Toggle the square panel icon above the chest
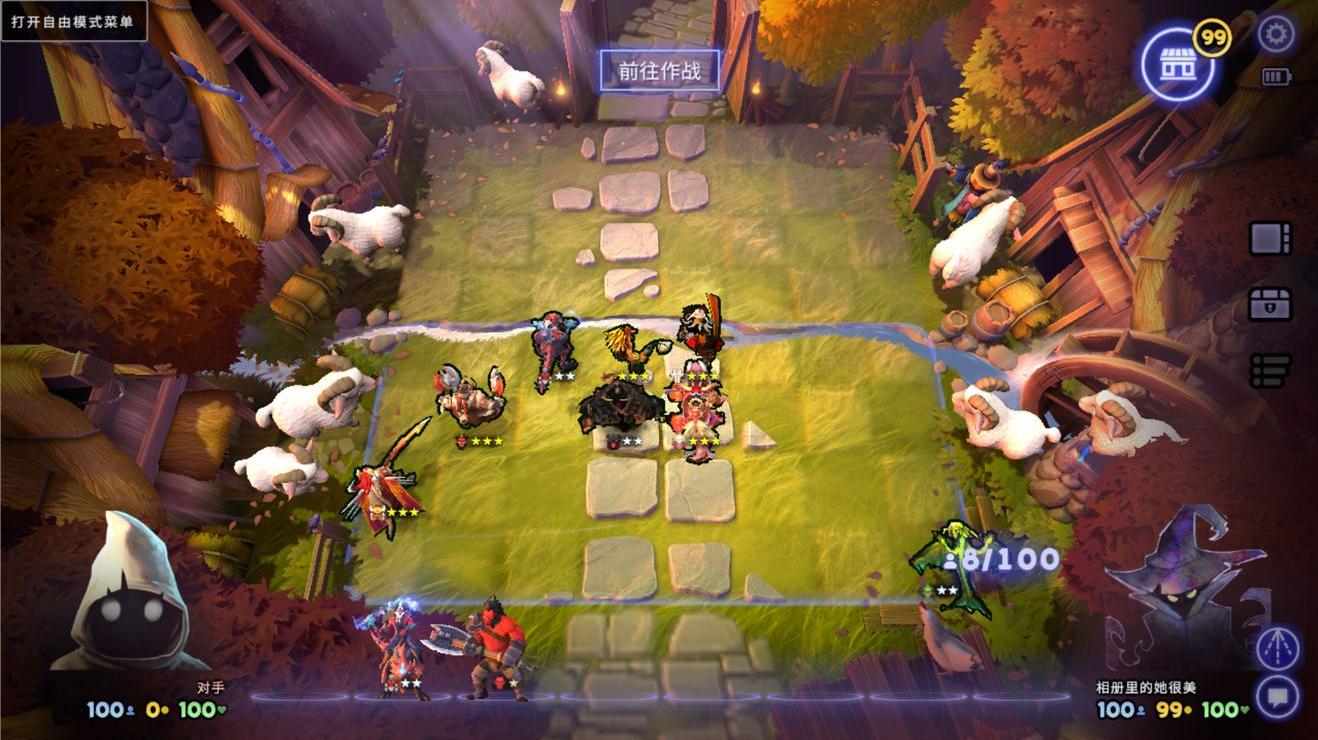 [1270, 239]
